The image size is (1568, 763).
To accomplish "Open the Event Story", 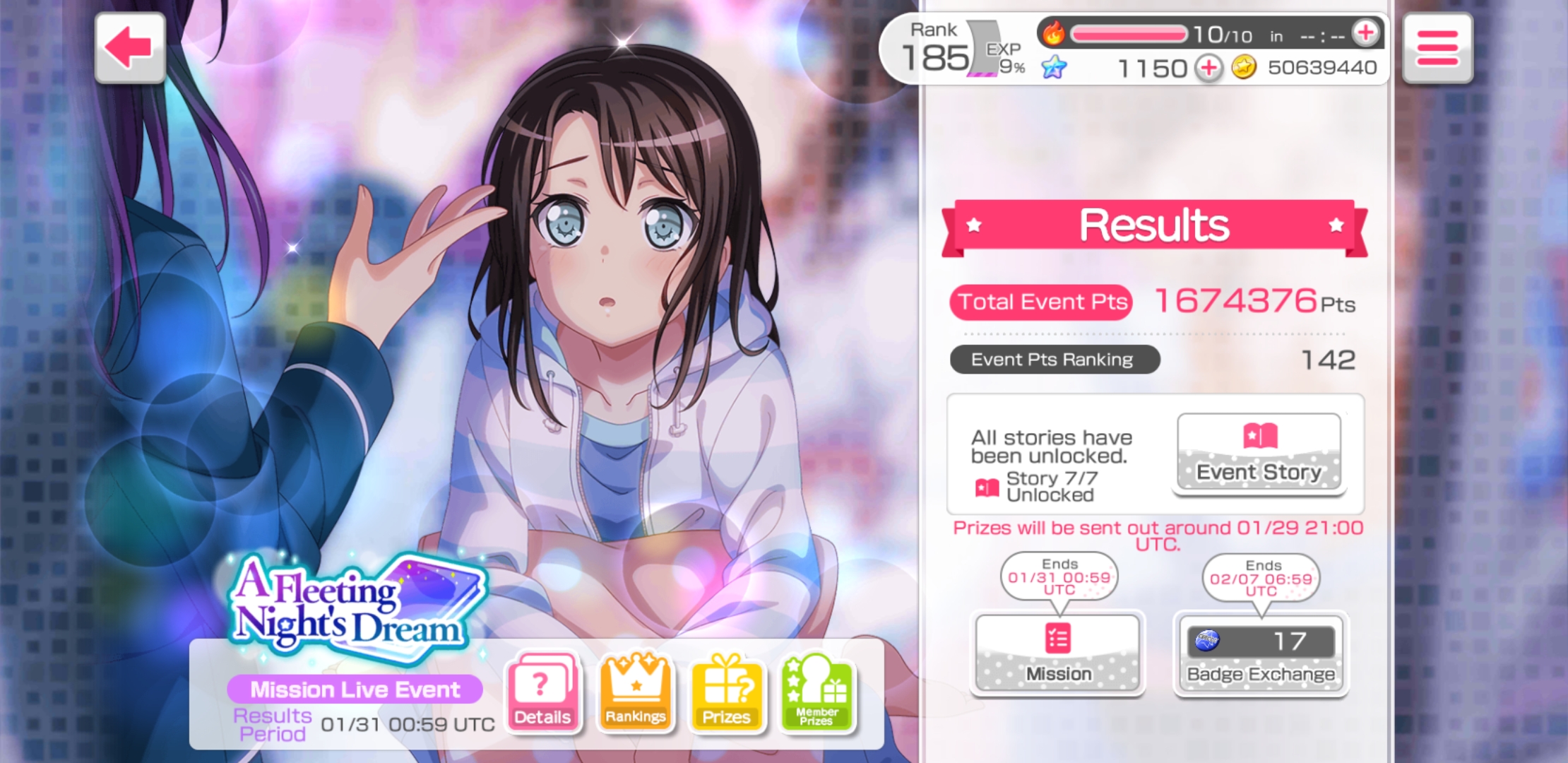I will point(1259,453).
